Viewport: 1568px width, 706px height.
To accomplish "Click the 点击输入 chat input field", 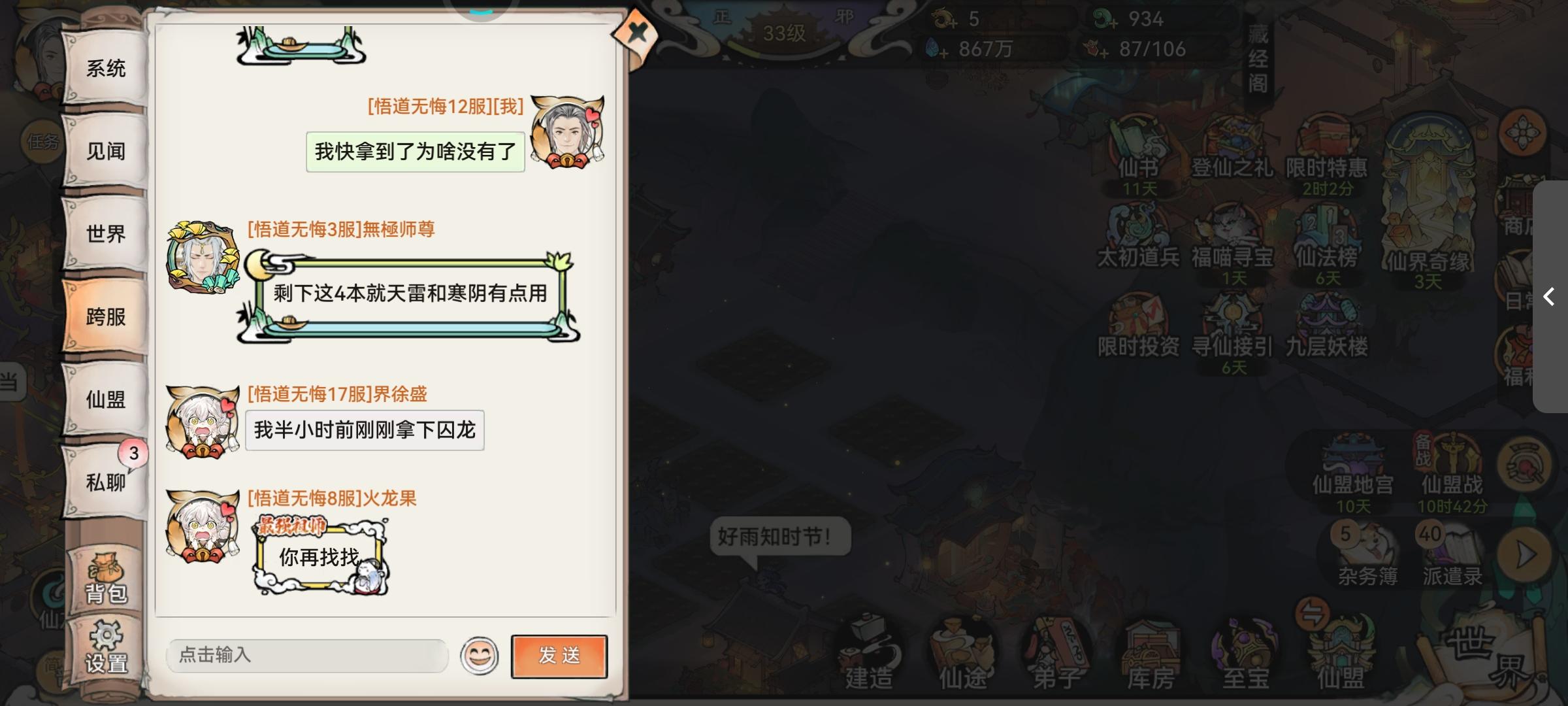I will (x=307, y=656).
